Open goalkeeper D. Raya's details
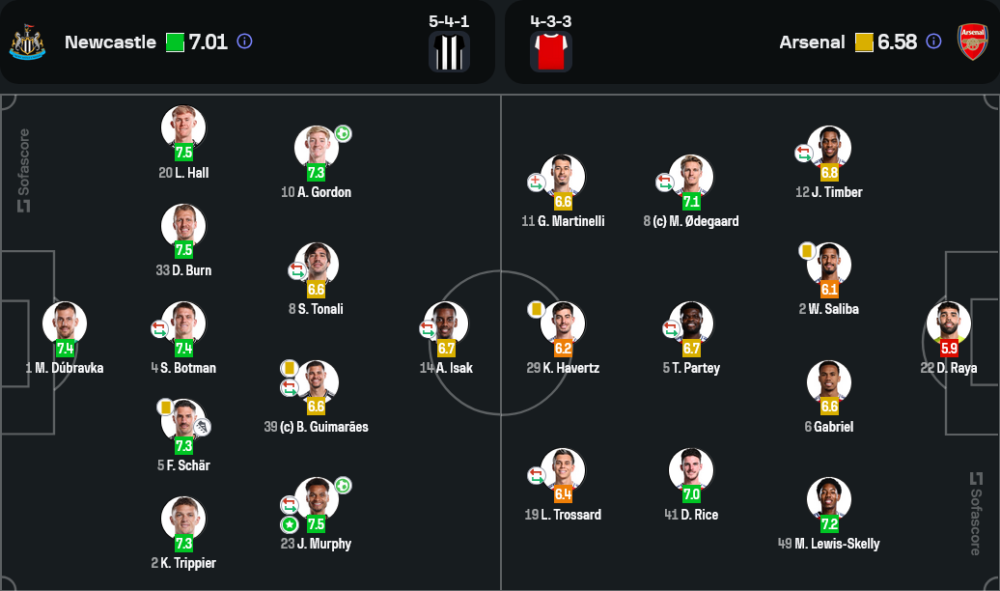Screen dimensions: 1000x591 click(x=949, y=324)
